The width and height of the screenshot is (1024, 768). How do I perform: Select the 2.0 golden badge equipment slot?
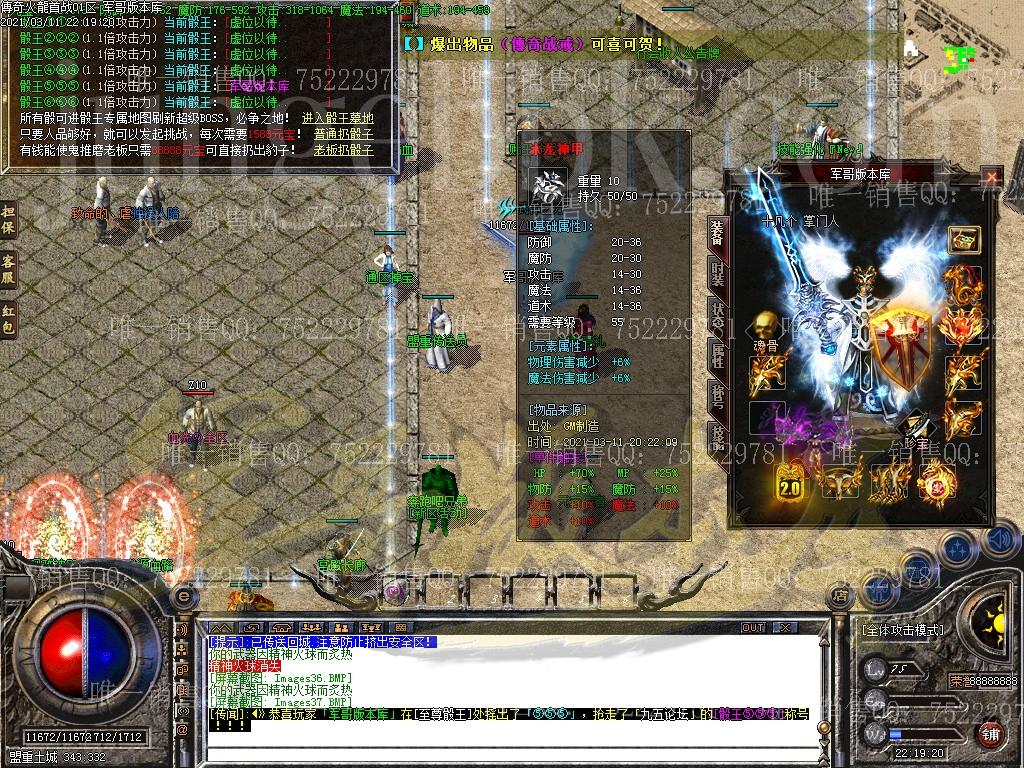[793, 482]
